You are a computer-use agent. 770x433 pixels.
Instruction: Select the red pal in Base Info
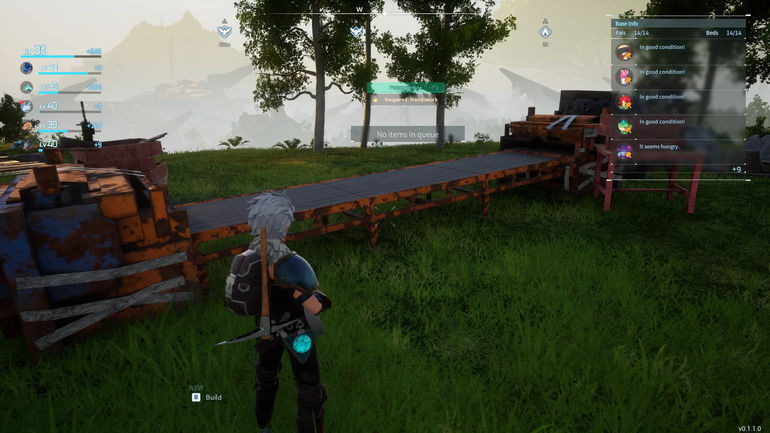(624, 101)
